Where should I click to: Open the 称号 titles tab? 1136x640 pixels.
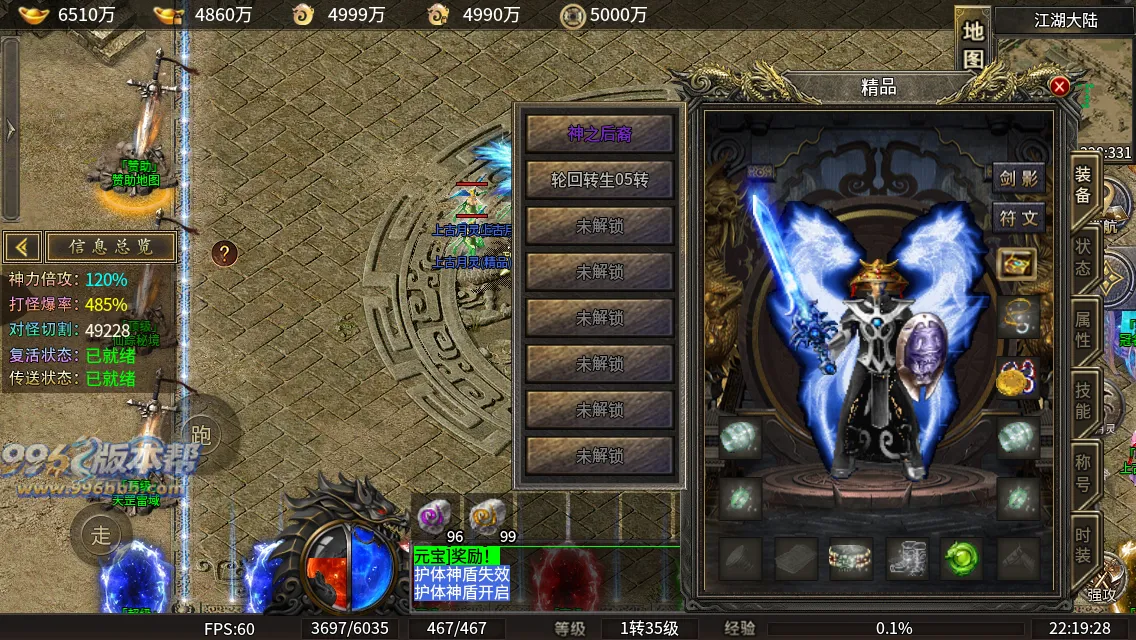click(x=1083, y=472)
